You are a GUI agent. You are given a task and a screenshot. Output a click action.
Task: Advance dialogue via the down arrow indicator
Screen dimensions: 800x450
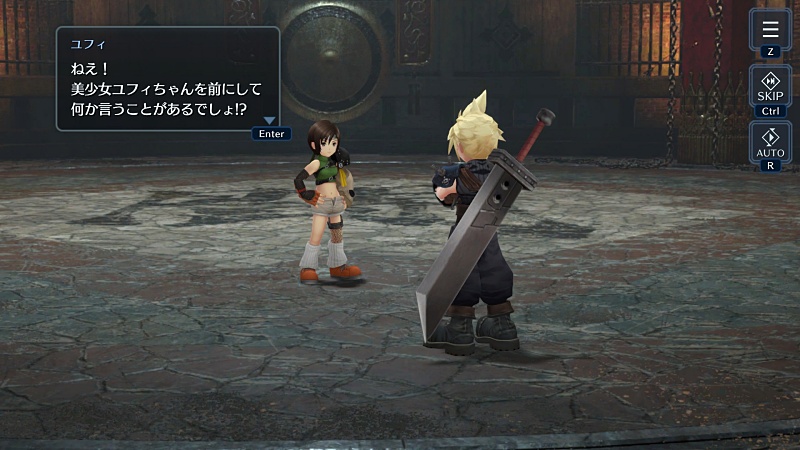(269, 121)
